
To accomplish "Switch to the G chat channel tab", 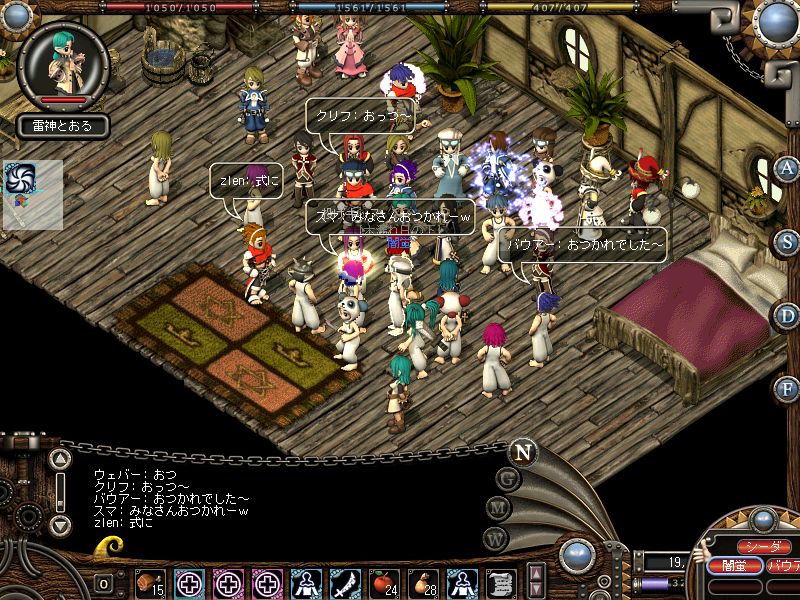I will point(508,478).
